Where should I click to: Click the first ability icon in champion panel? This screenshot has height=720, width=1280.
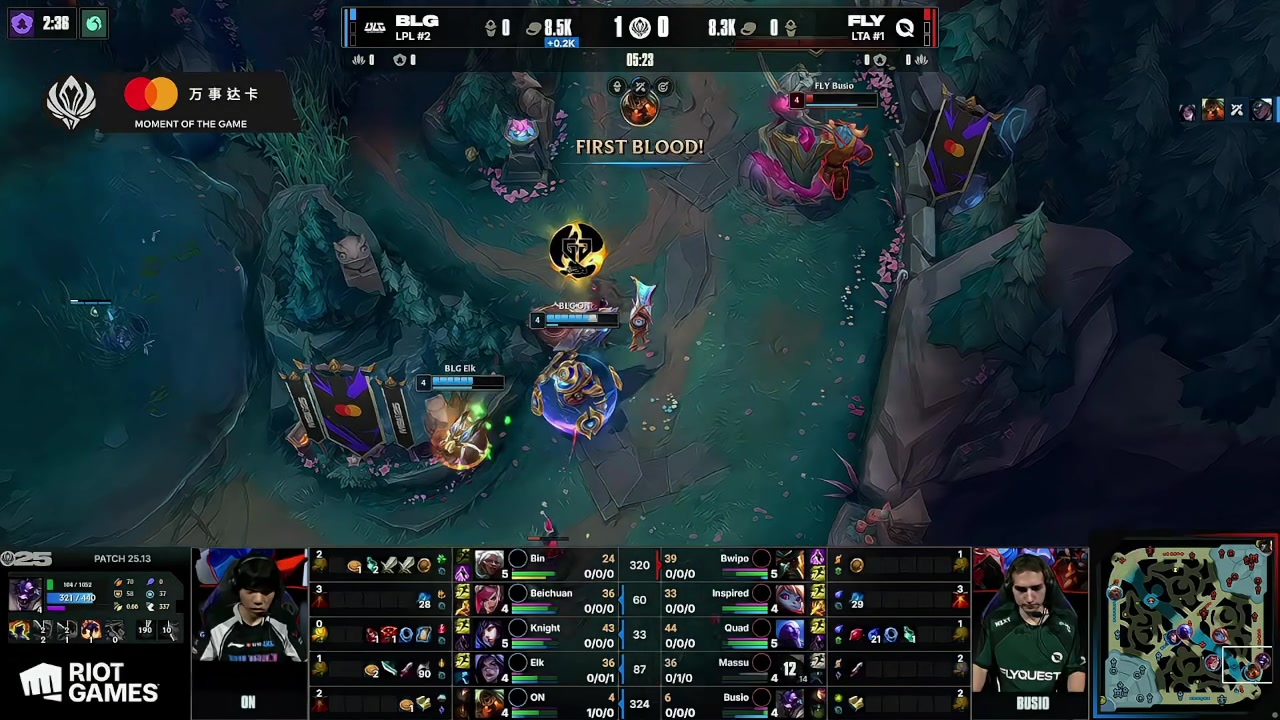tap(19, 631)
